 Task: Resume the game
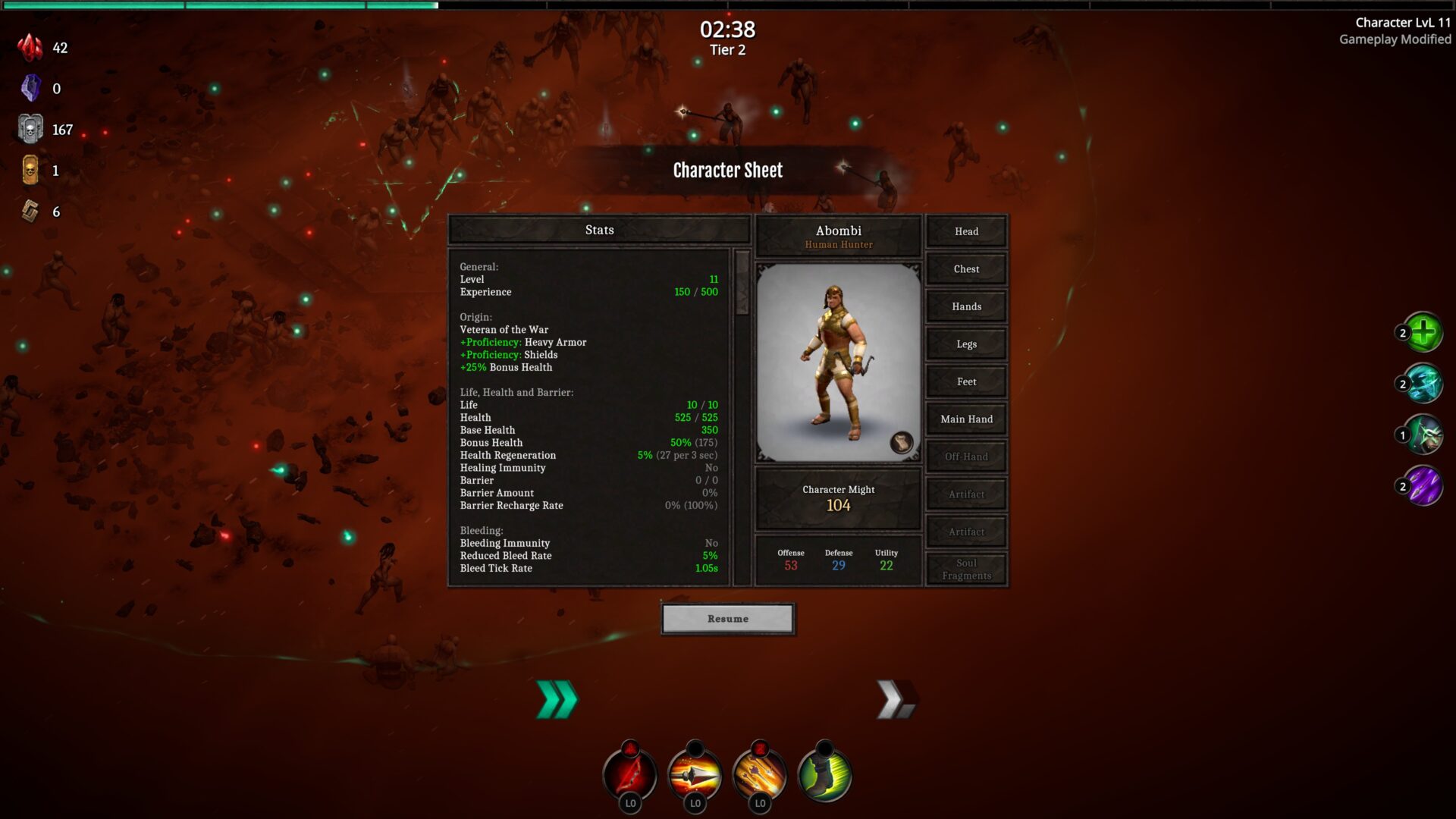[727, 619]
